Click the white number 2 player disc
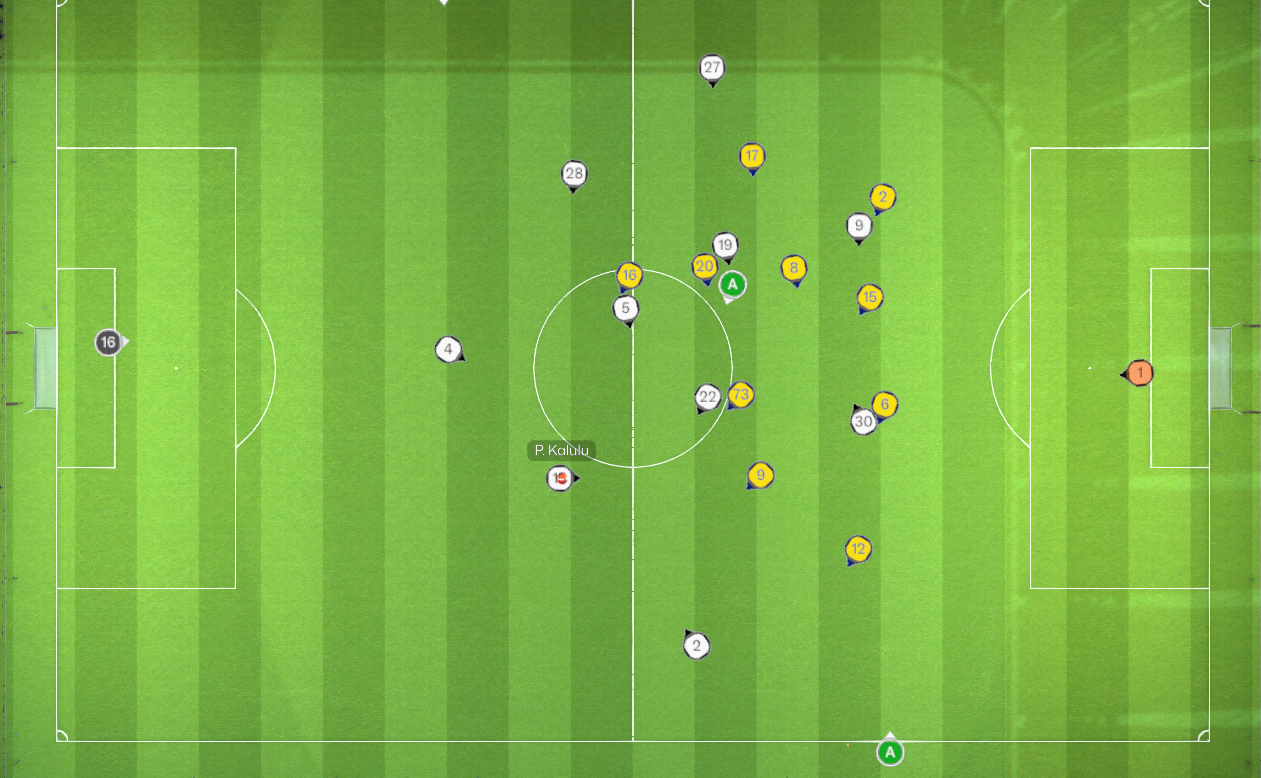Screen dimensions: 1261x778 point(697,646)
